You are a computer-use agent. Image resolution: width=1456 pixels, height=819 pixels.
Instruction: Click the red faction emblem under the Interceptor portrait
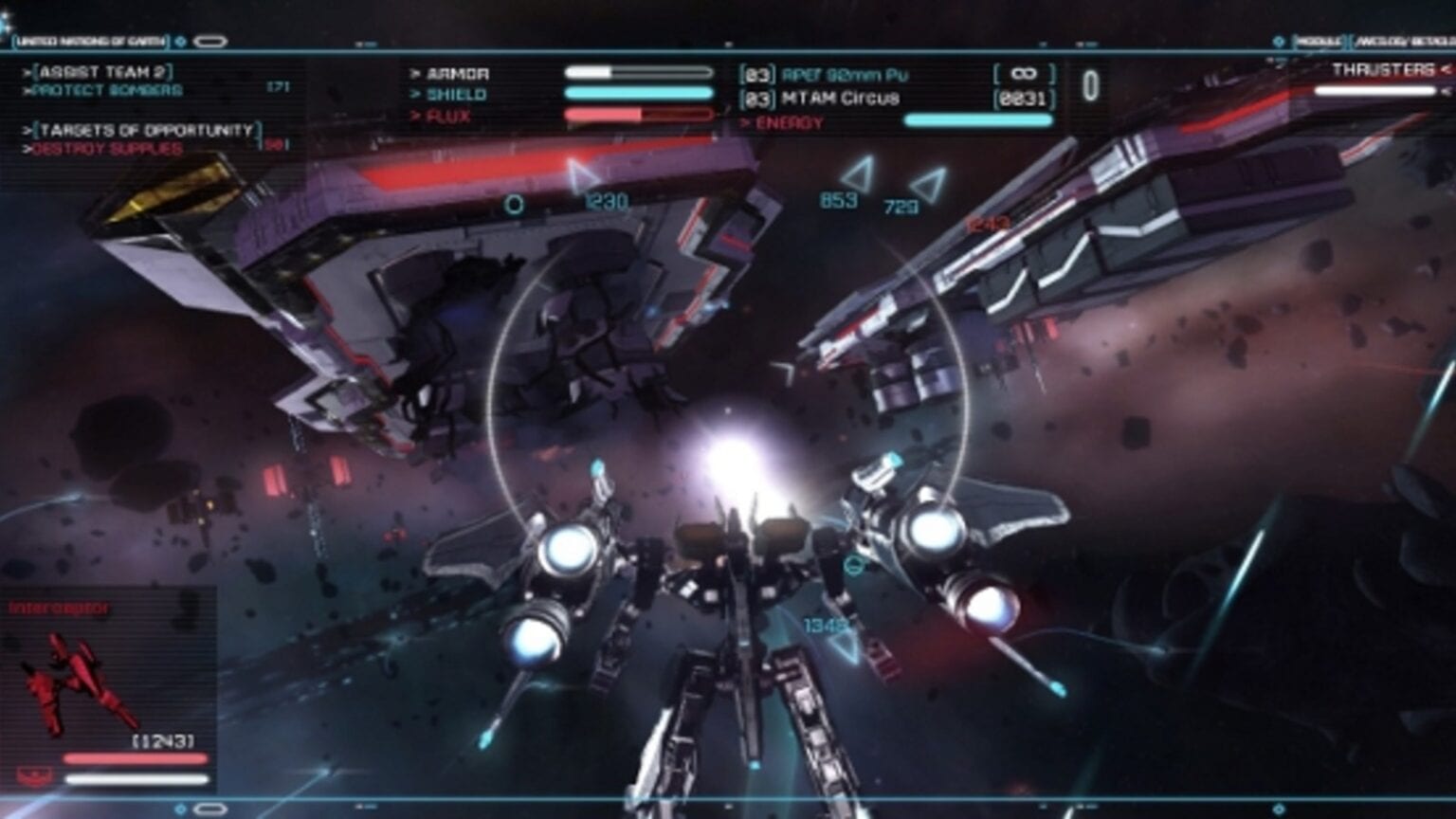coord(31,775)
